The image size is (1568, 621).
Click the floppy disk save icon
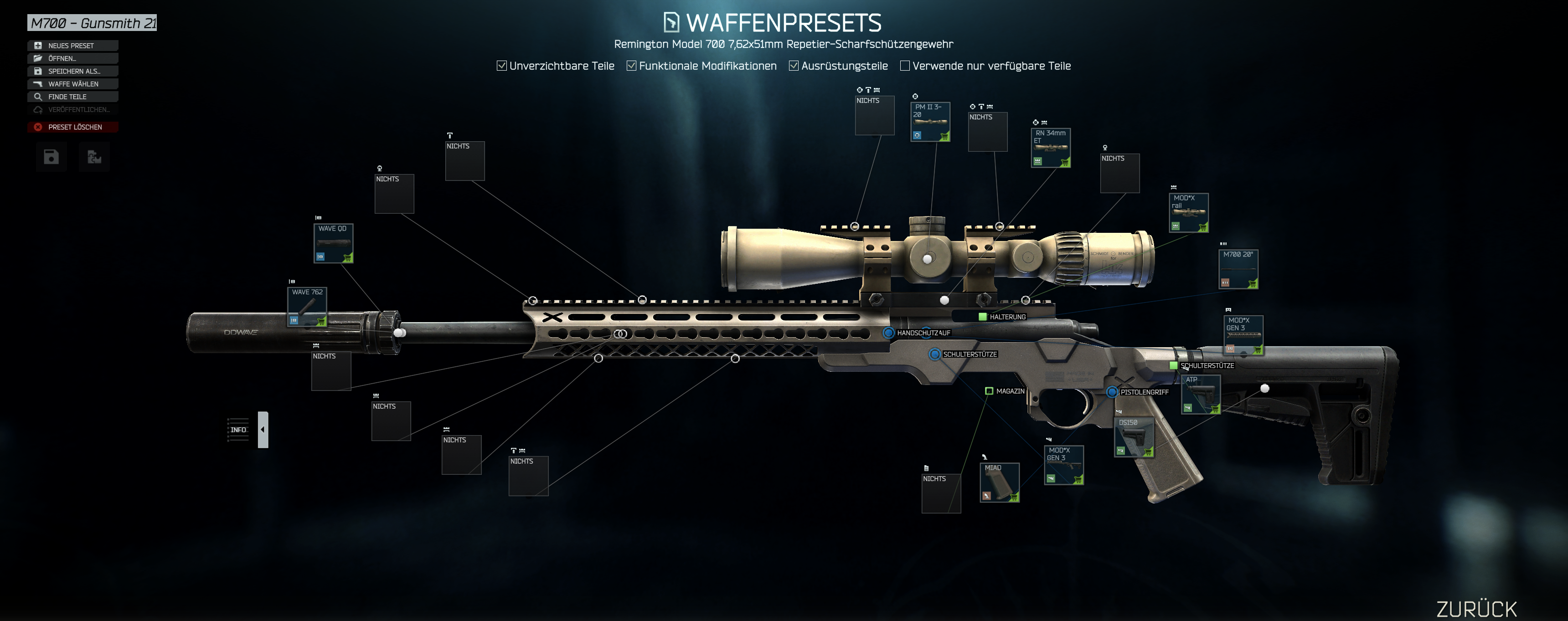coord(51,157)
